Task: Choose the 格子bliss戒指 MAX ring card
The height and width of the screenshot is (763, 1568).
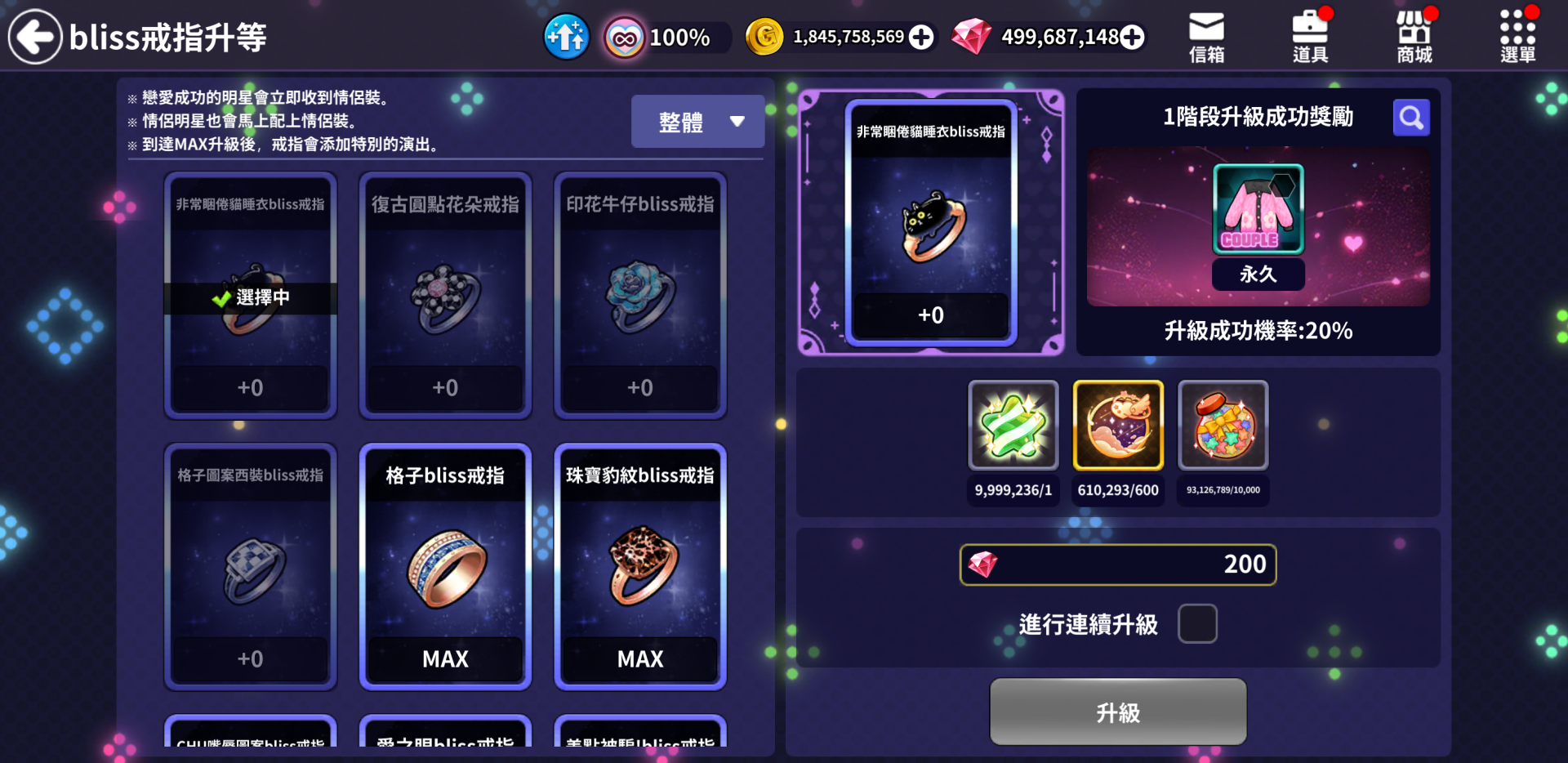Action: click(445, 567)
